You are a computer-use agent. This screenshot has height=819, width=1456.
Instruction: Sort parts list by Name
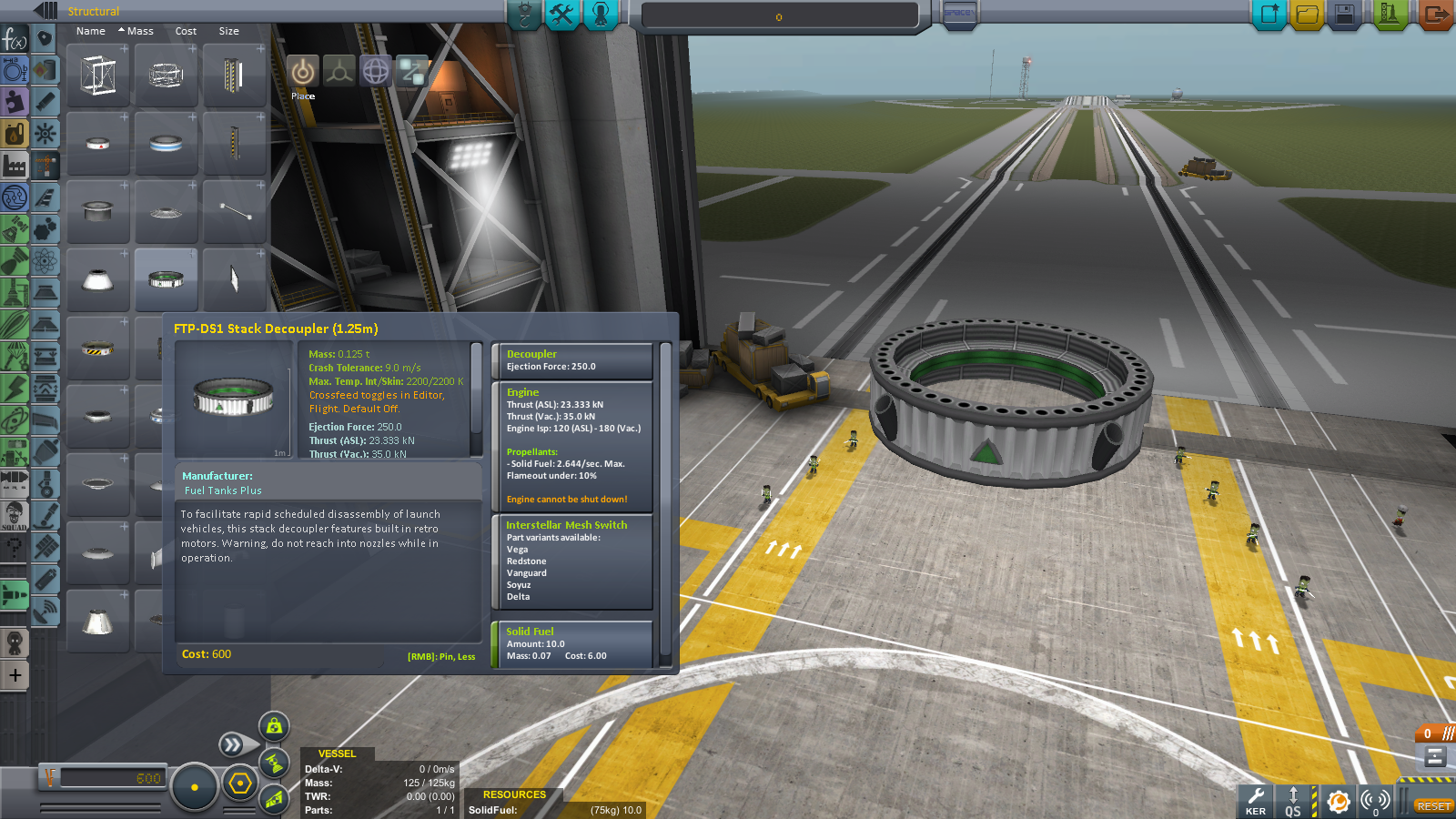tap(91, 31)
